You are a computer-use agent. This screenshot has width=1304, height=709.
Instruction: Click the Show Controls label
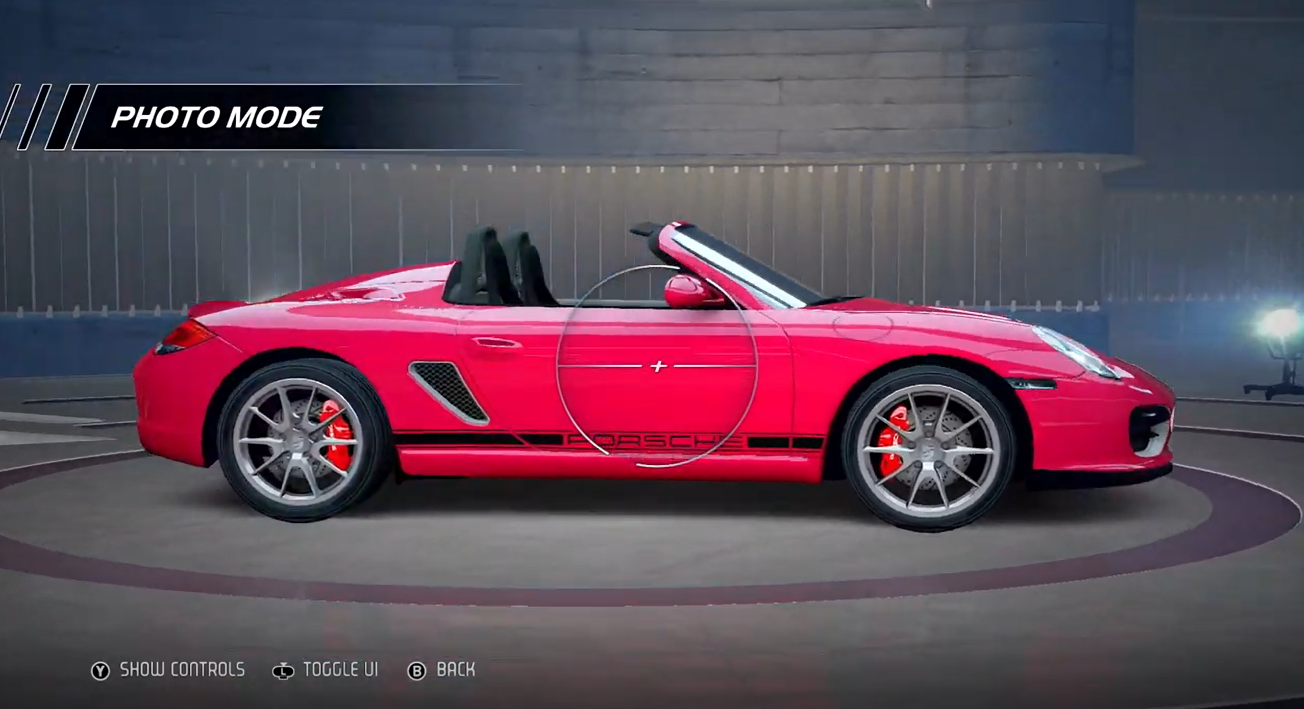coord(181,670)
